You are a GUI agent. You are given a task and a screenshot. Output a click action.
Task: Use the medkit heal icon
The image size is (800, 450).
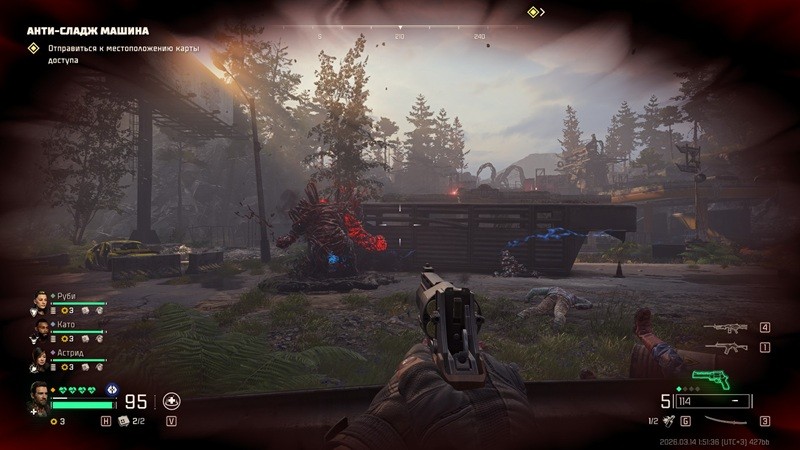point(171,401)
